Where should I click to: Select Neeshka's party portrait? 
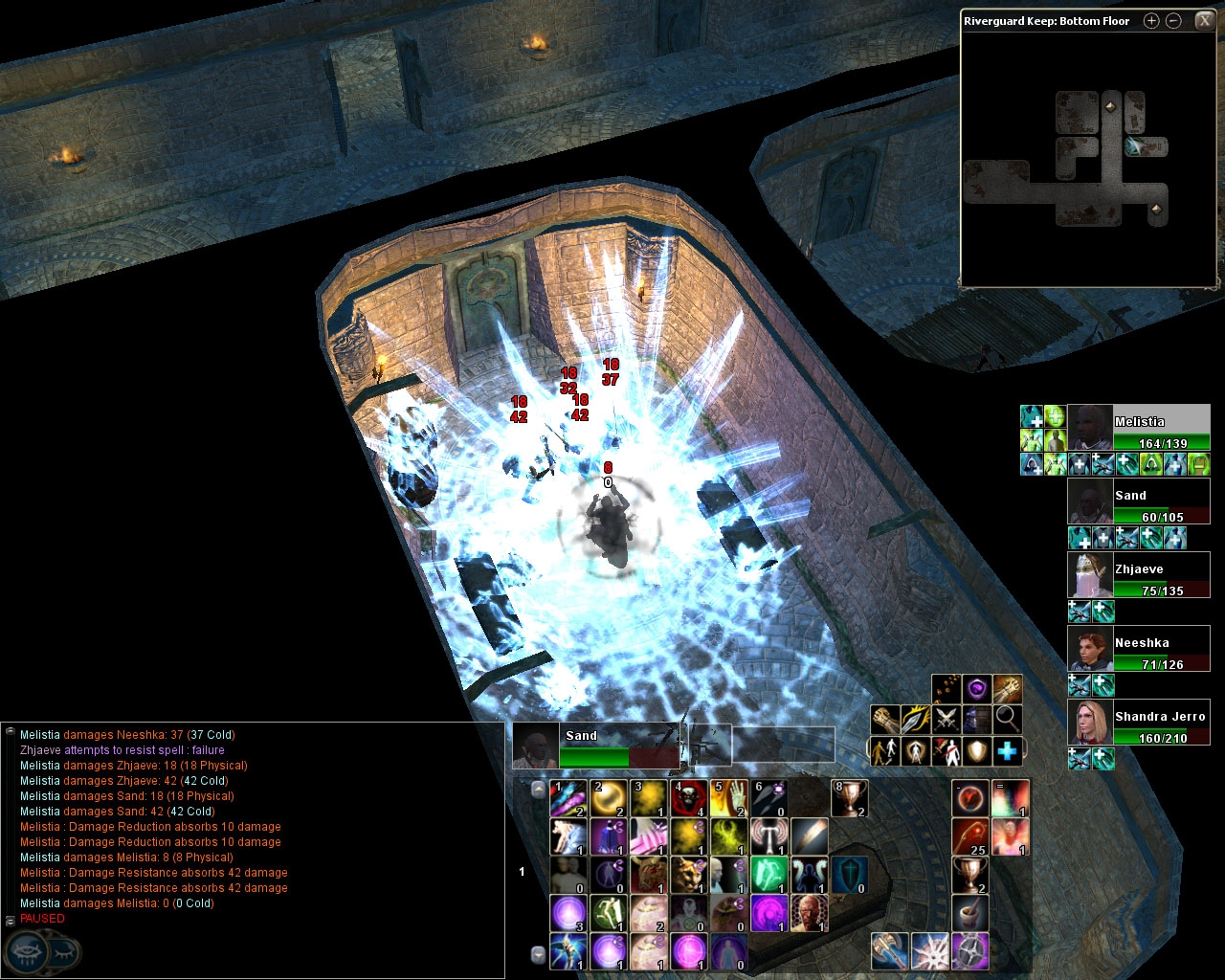[x=1090, y=649]
